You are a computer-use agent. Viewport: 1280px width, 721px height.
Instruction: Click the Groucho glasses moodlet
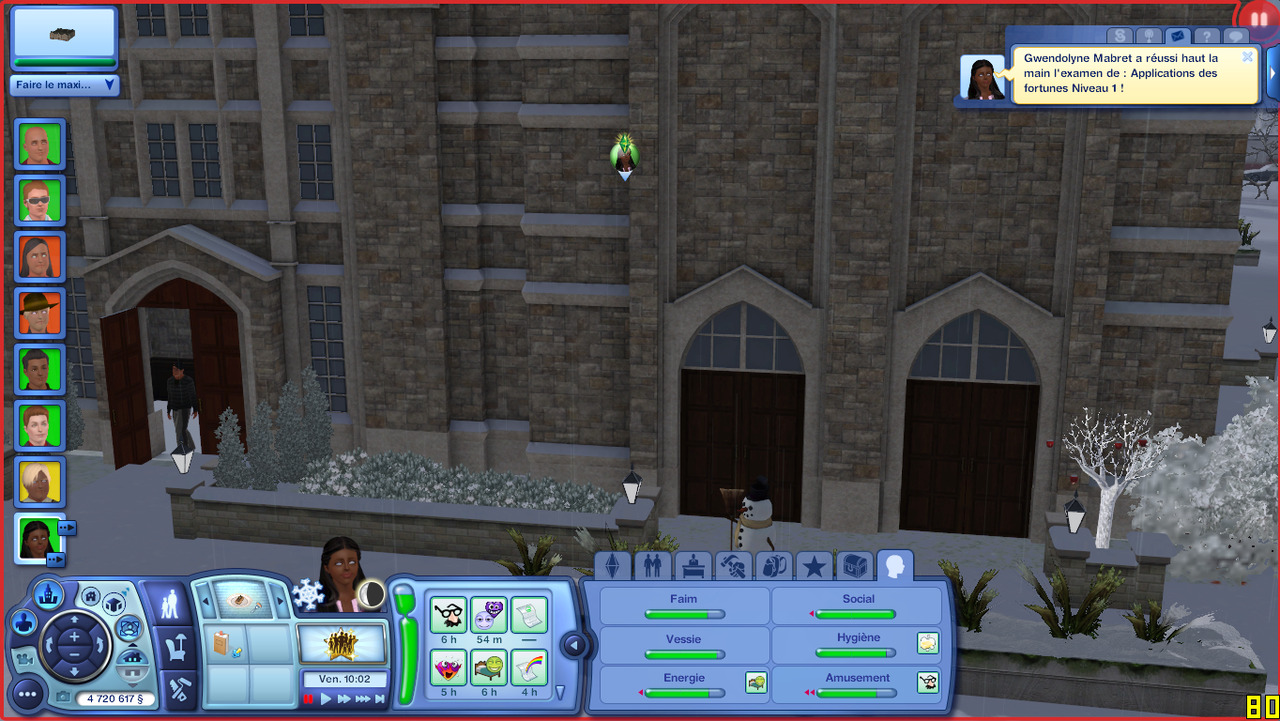point(448,614)
